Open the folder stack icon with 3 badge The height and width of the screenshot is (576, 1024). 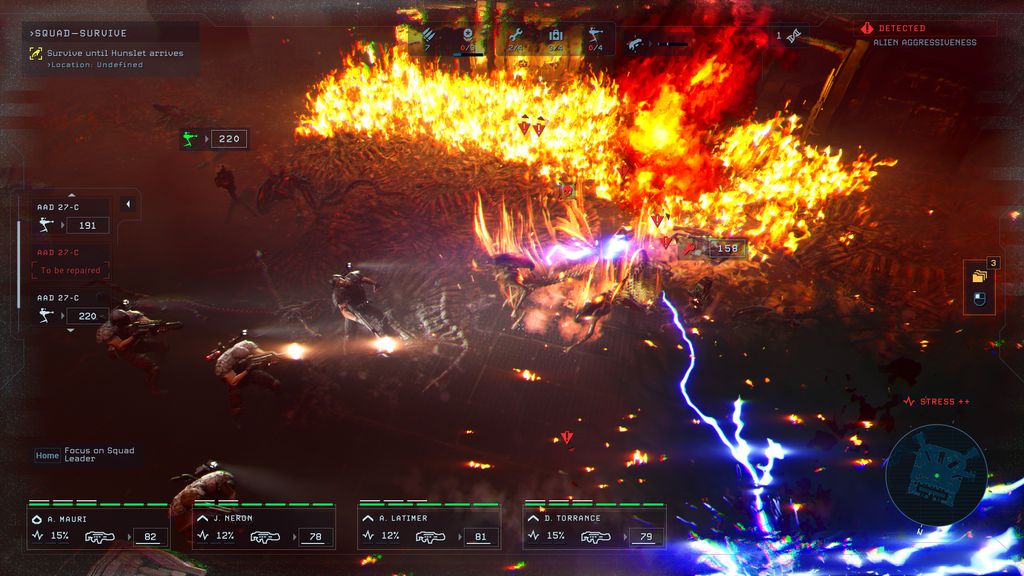click(979, 273)
